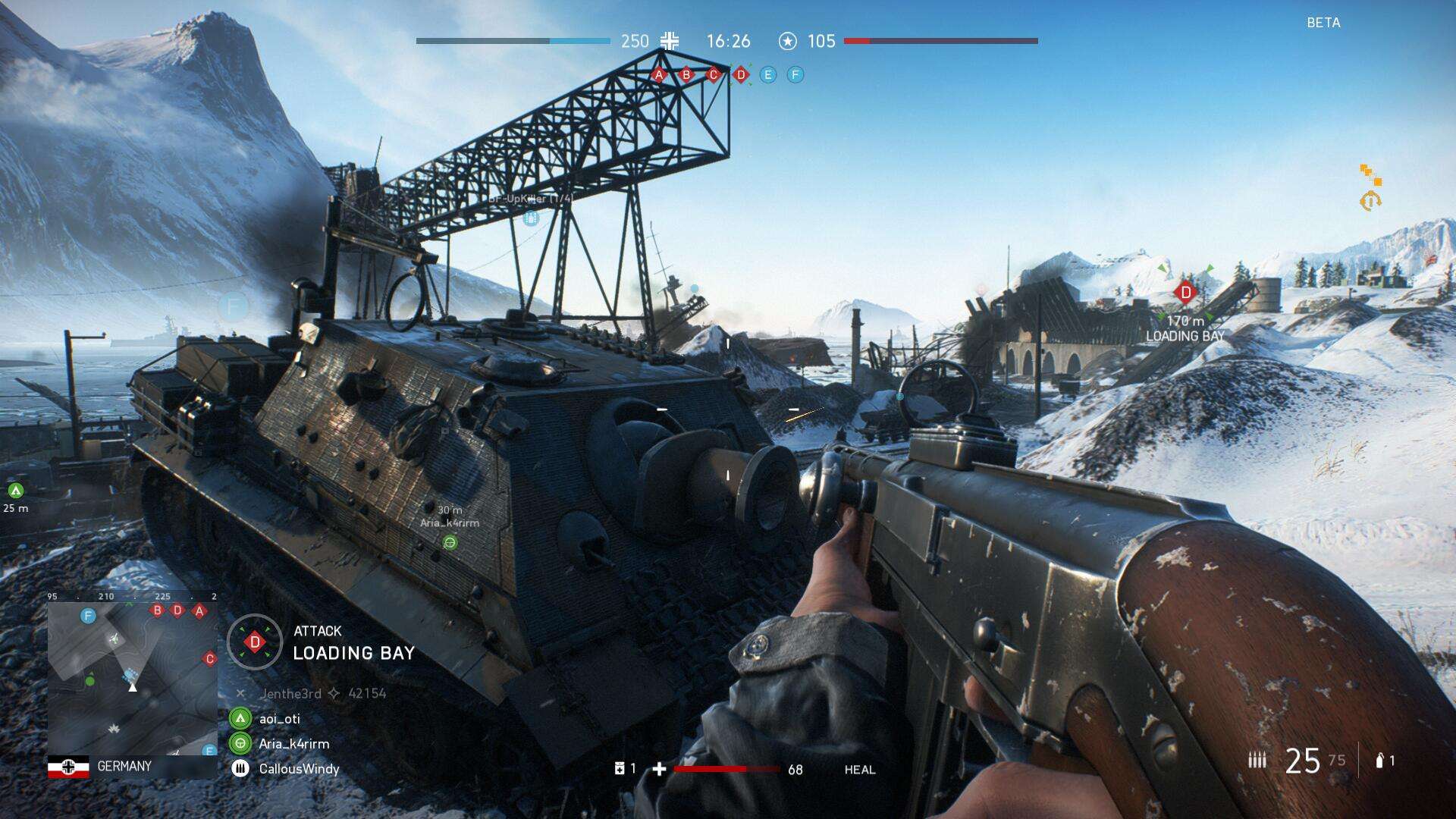The image size is (1456, 819).
Task: Select objective A flag in top bar
Action: [x=659, y=75]
